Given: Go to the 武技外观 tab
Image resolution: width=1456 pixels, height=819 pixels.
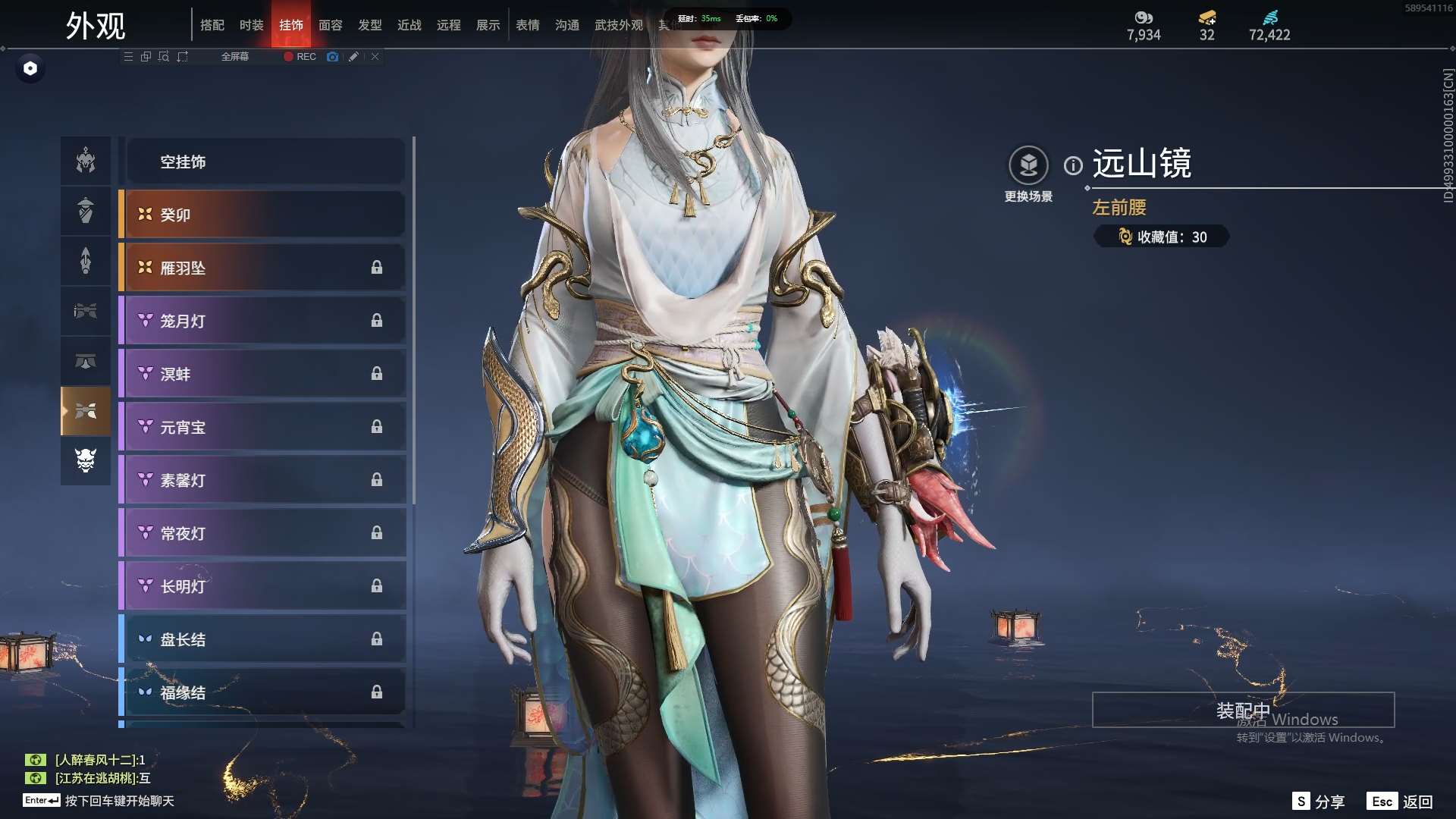Looking at the screenshot, I should pyautogui.click(x=618, y=25).
